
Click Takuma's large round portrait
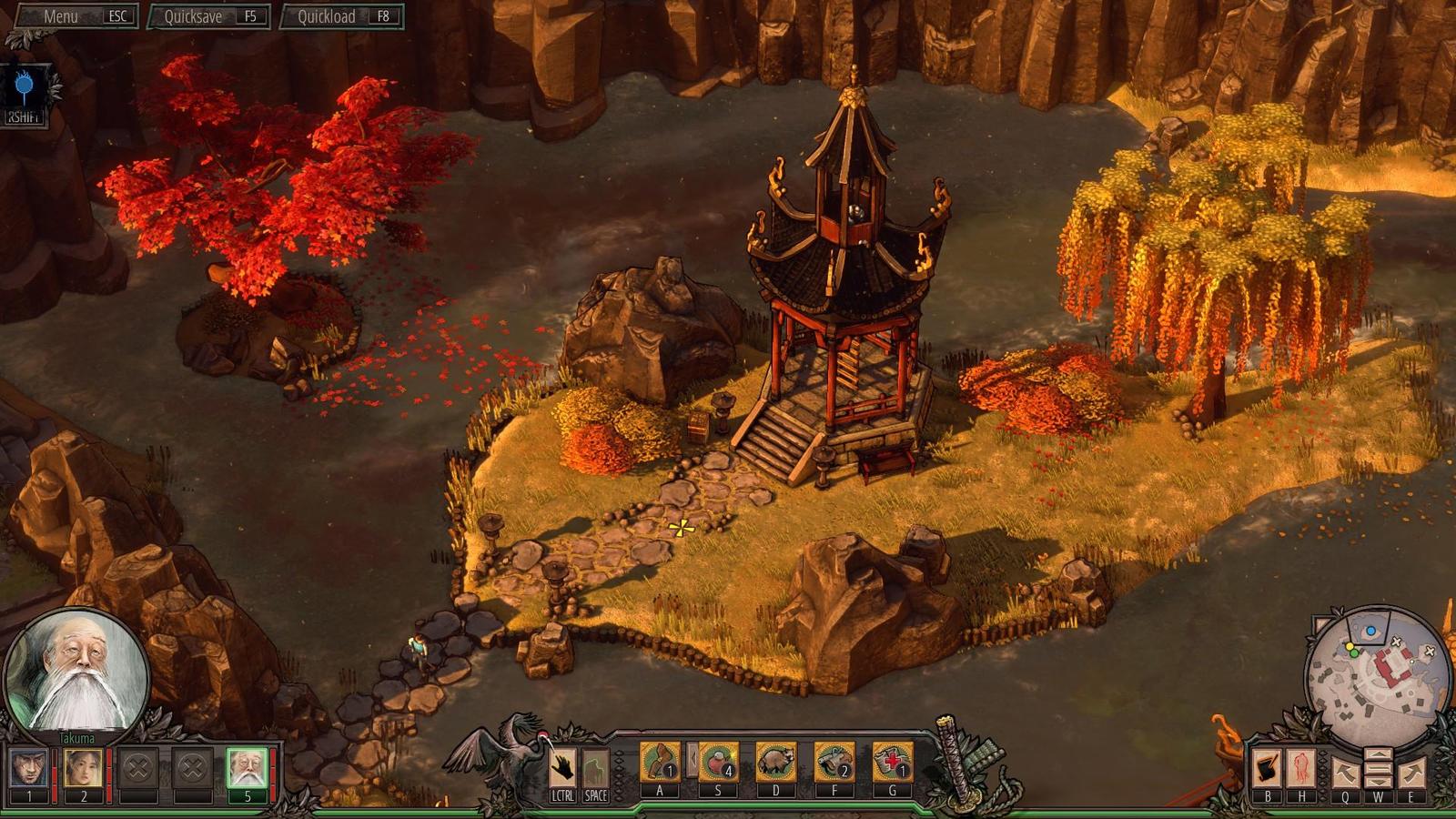tap(77, 672)
